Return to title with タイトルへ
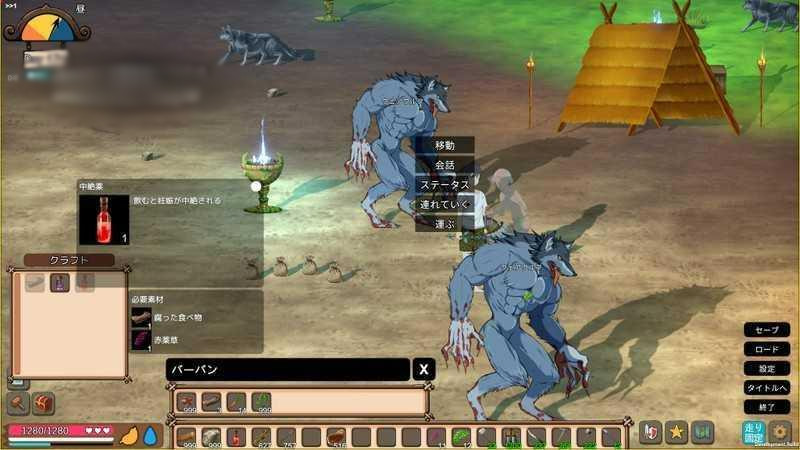The width and height of the screenshot is (800, 450). [767, 387]
